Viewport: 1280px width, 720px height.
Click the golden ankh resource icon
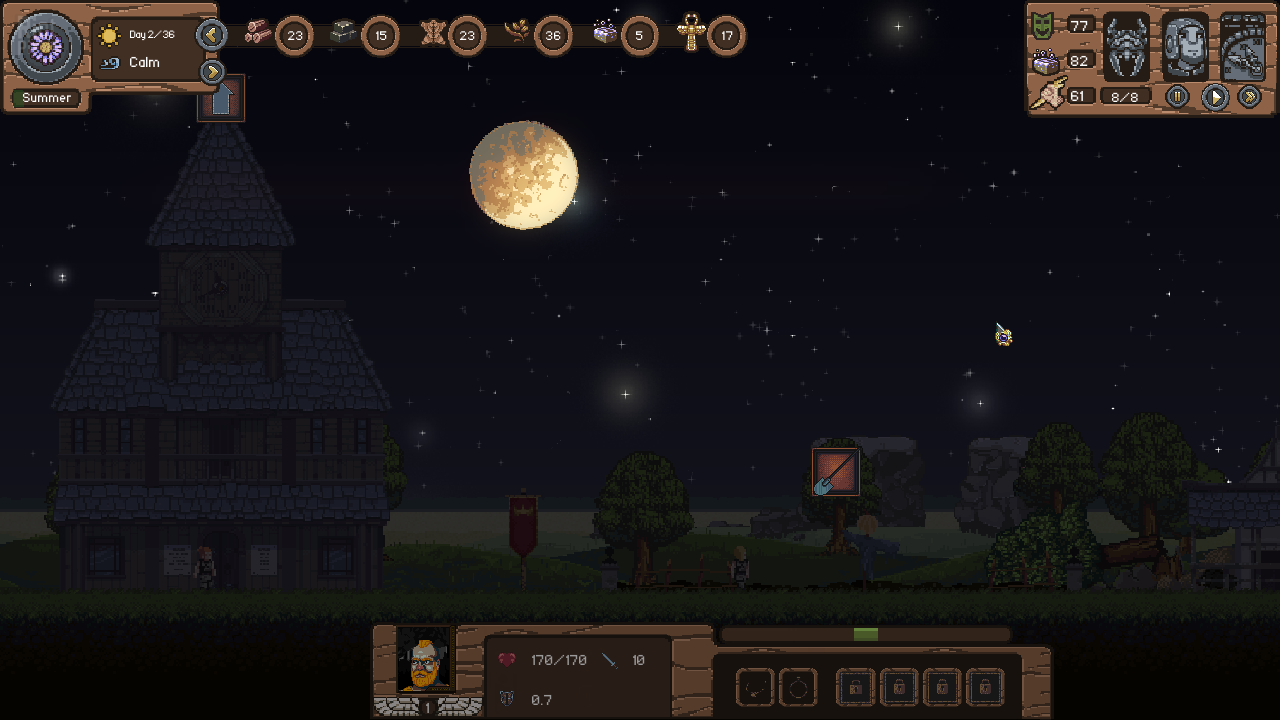point(691,32)
